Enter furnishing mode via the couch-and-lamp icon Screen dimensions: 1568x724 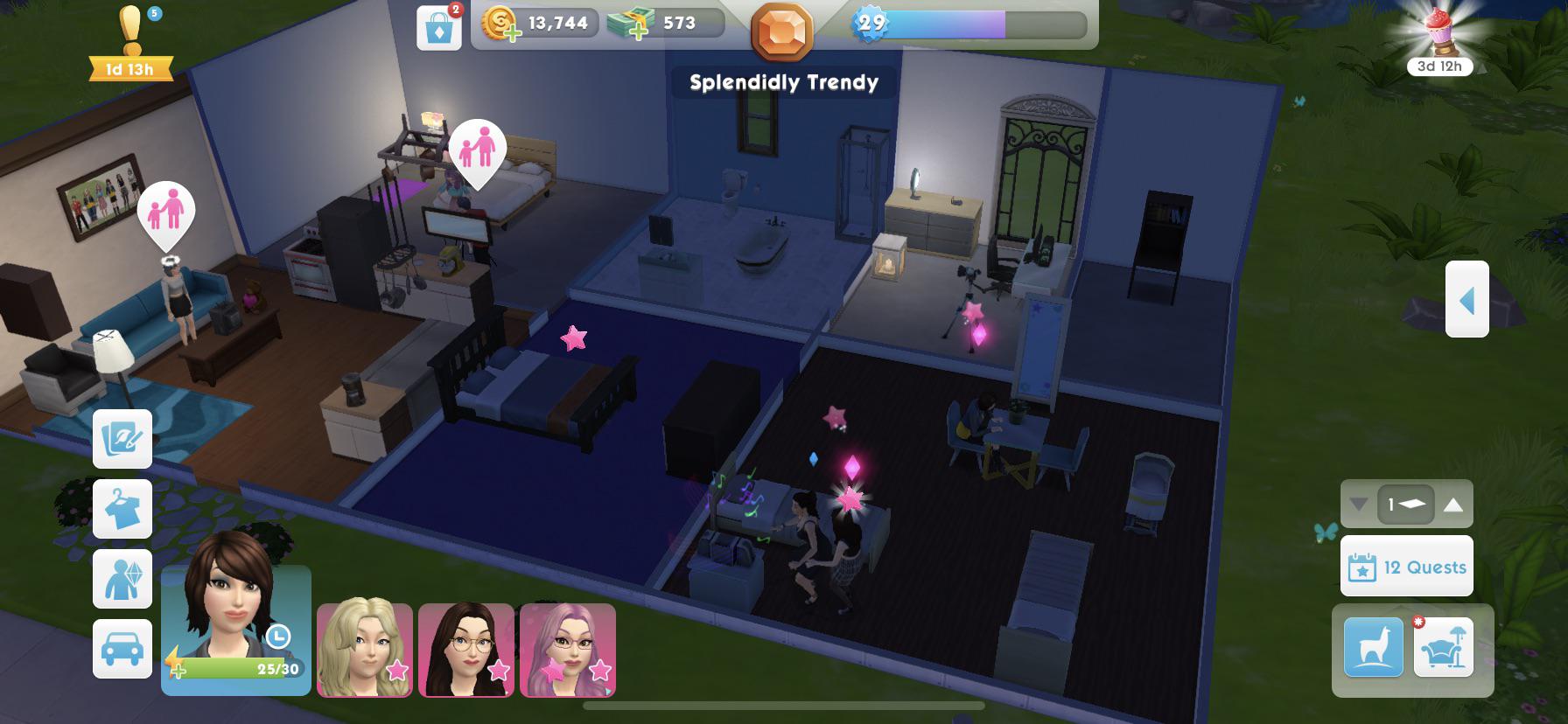[x=1445, y=647]
